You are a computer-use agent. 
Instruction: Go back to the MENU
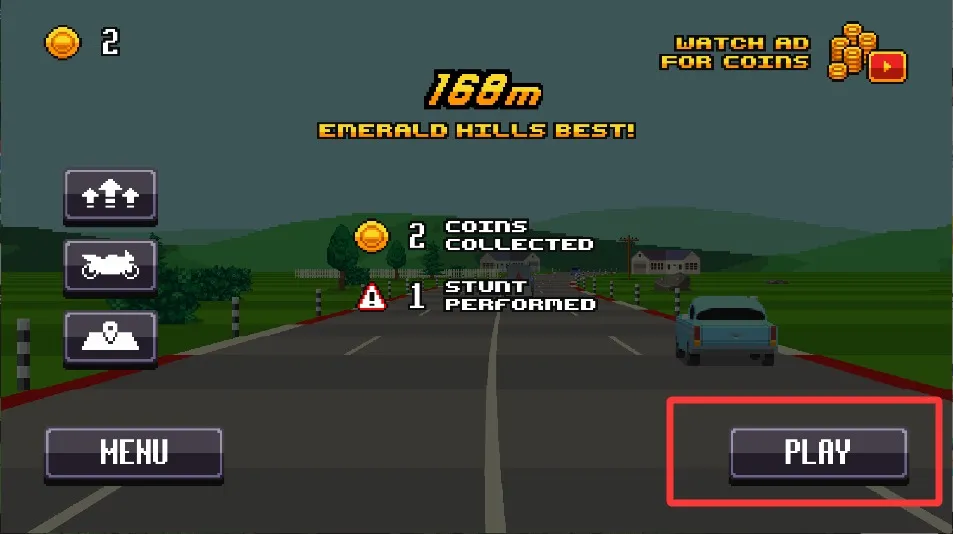tap(133, 453)
